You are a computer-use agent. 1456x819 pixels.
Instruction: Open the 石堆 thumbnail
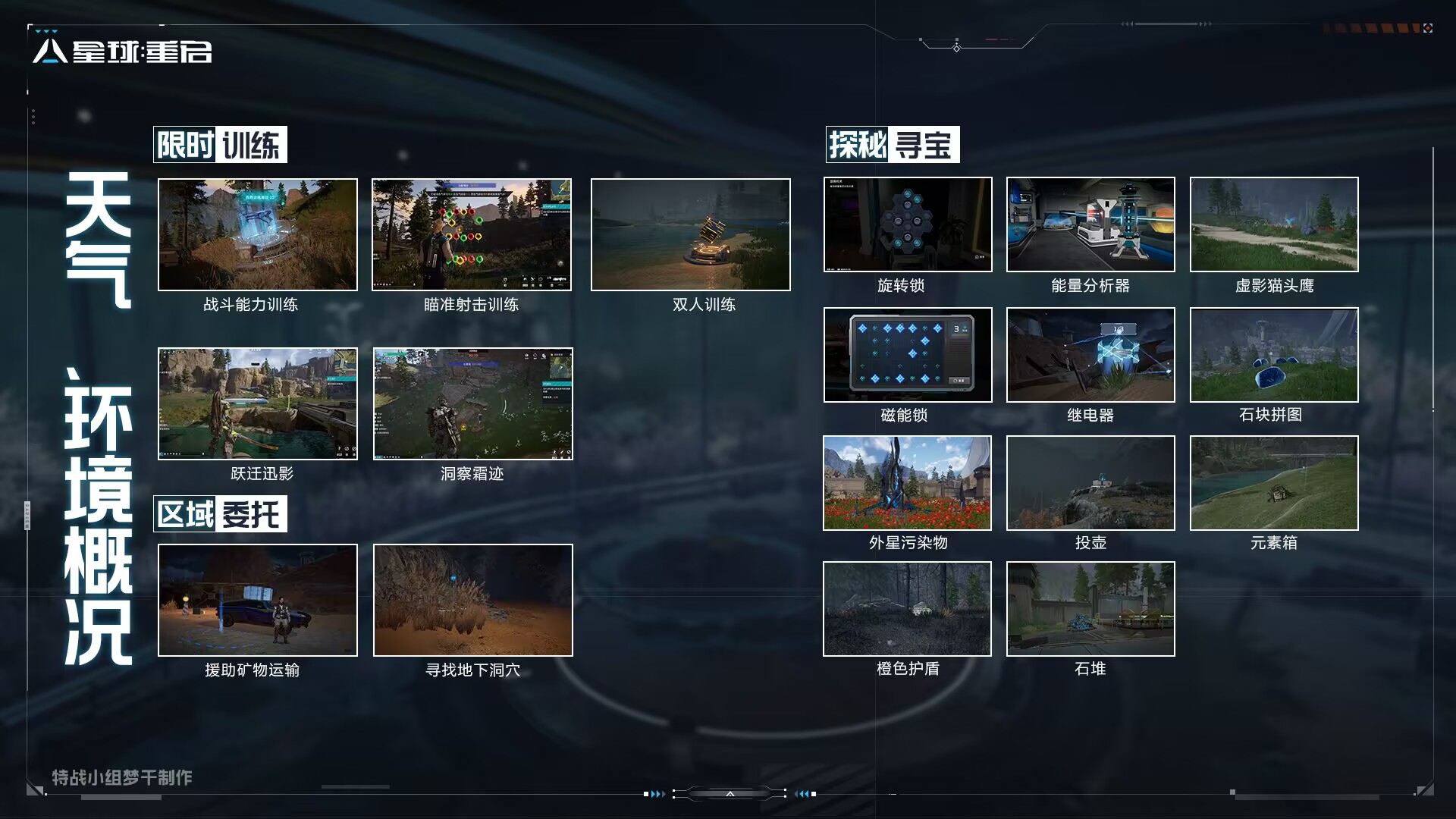(x=1090, y=609)
